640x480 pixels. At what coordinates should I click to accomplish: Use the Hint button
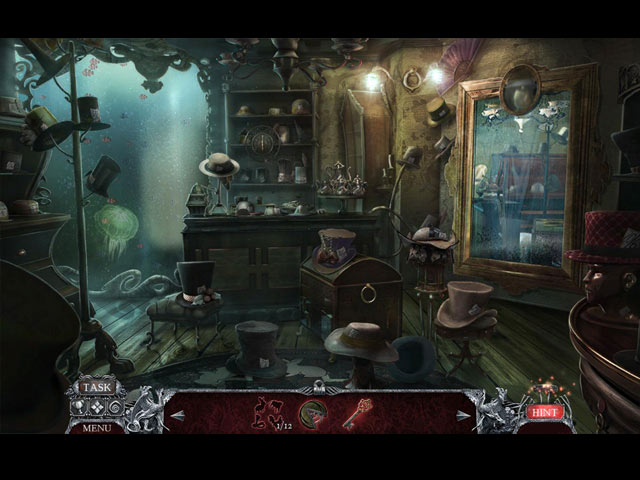(x=543, y=411)
